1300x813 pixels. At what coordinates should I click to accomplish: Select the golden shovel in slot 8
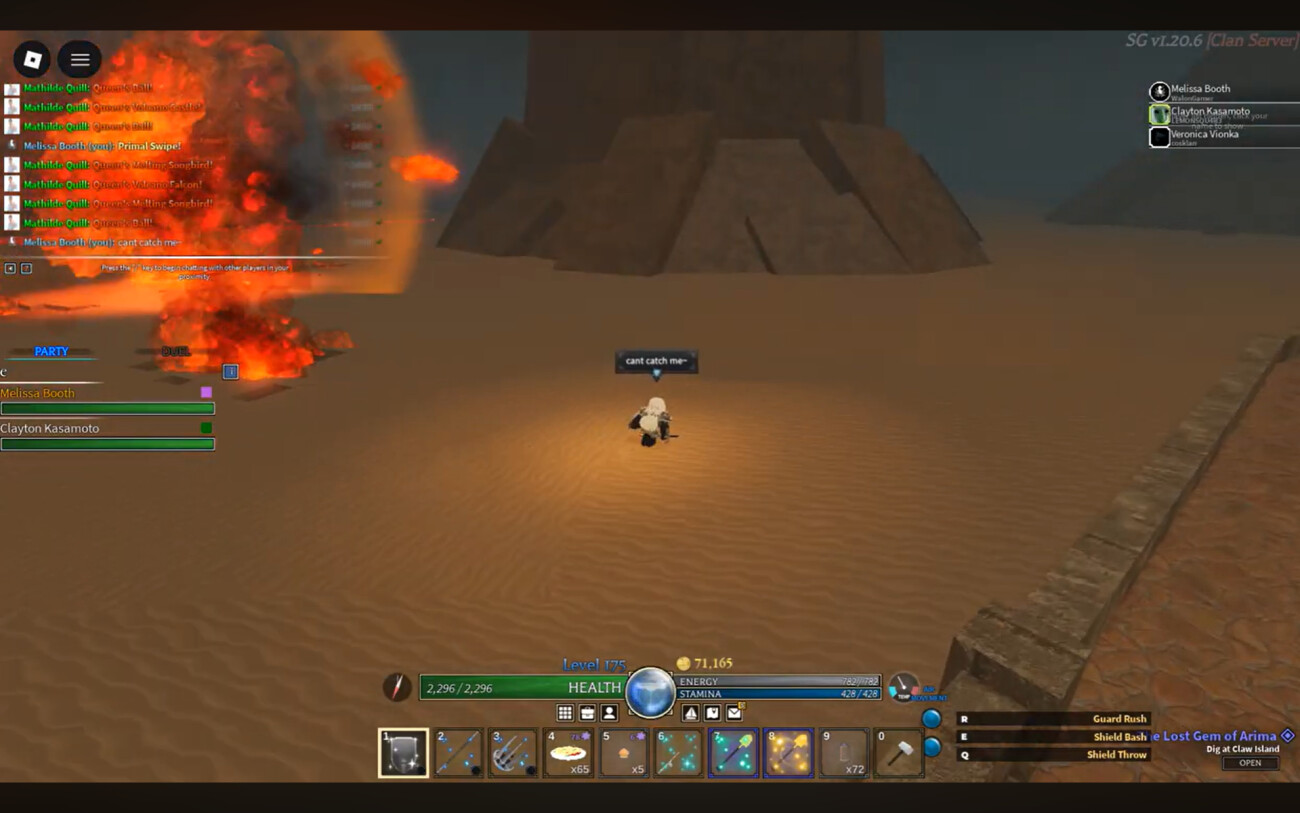(788, 753)
